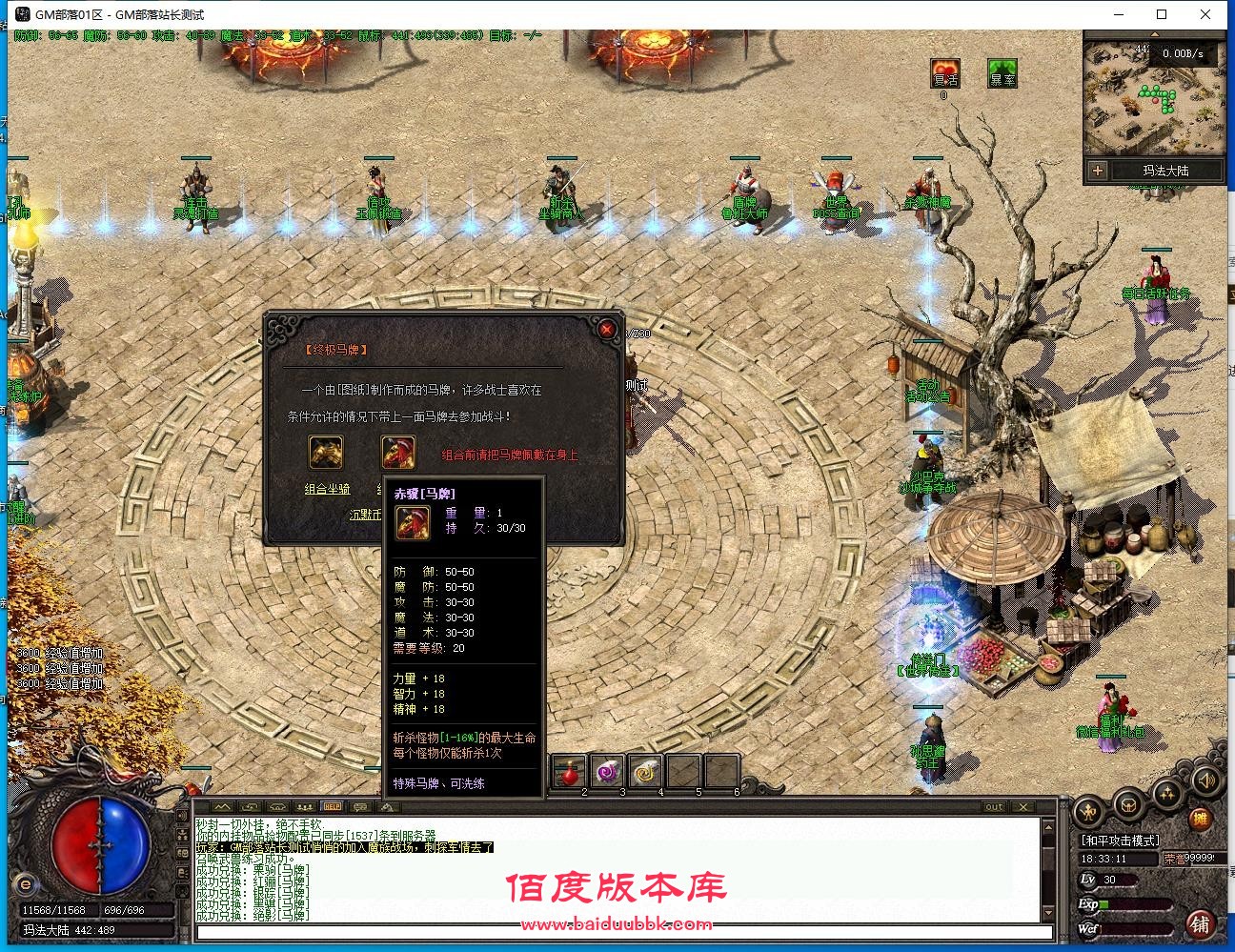The width and height of the screenshot is (1235, 952).
Task: Click the 暴率 icon beside the revive icon
Action: tap(1002, 73)
